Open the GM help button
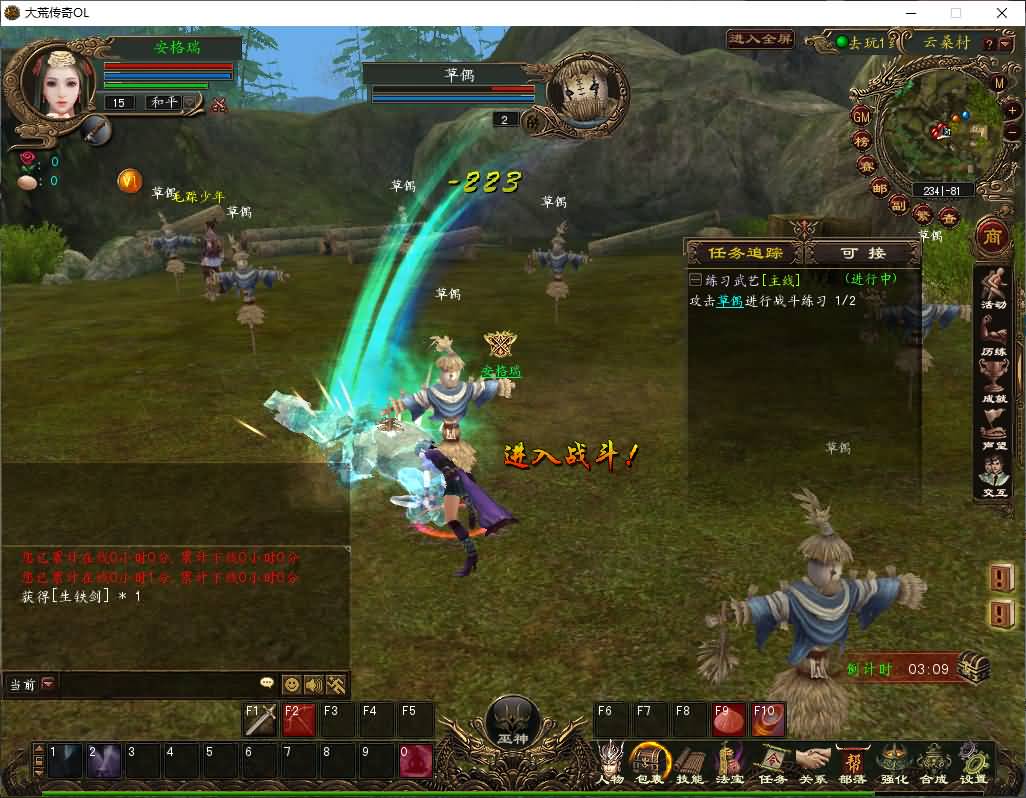The image size is (1026, 798). point(861,117)
